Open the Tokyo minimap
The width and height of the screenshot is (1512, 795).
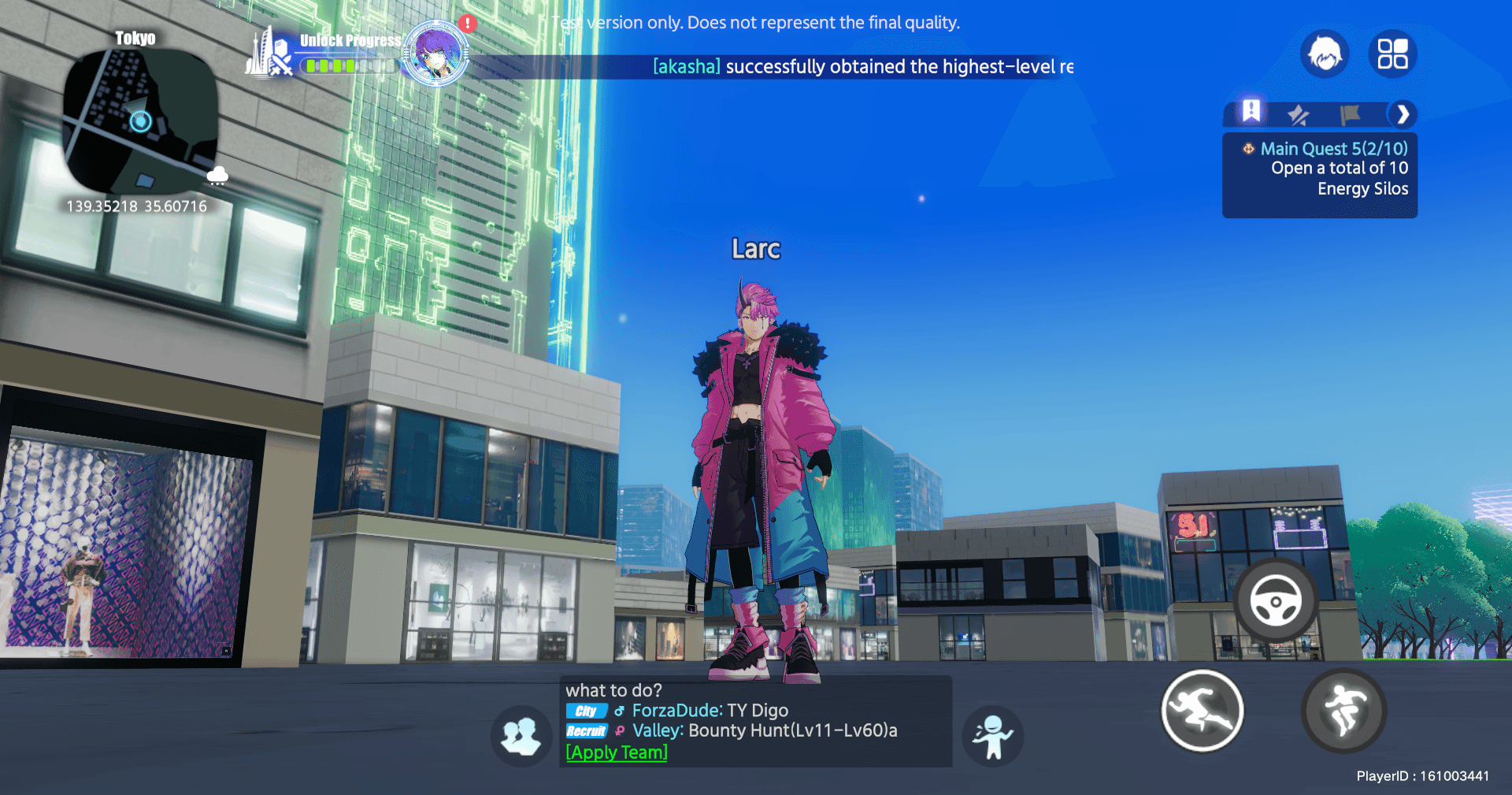point(139,121)
